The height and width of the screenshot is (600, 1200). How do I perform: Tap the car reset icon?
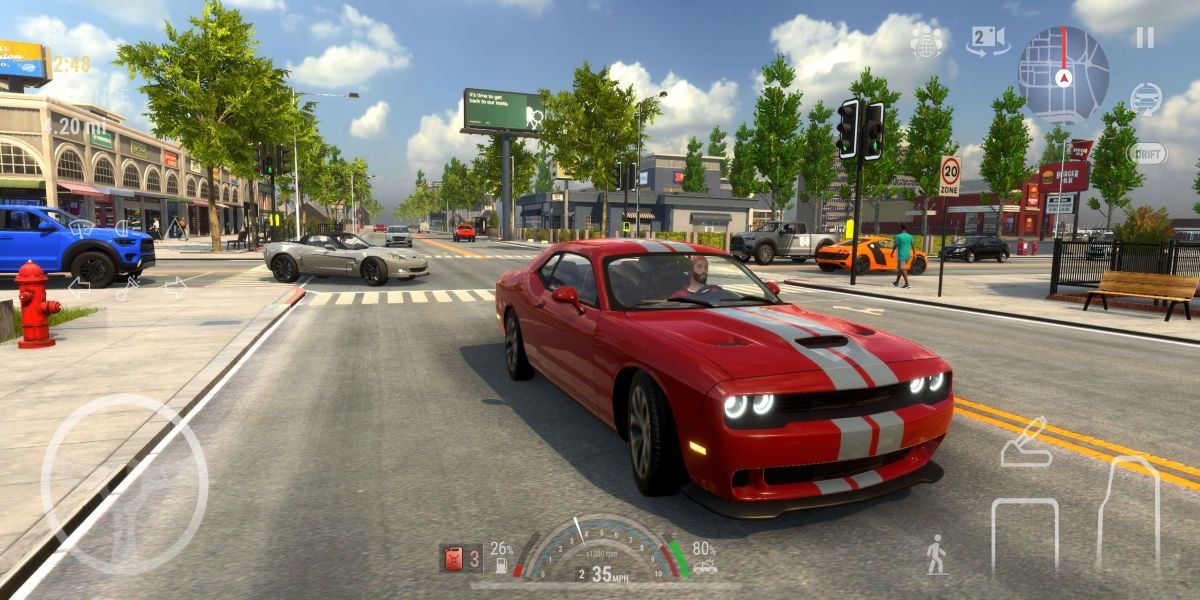1146,98
